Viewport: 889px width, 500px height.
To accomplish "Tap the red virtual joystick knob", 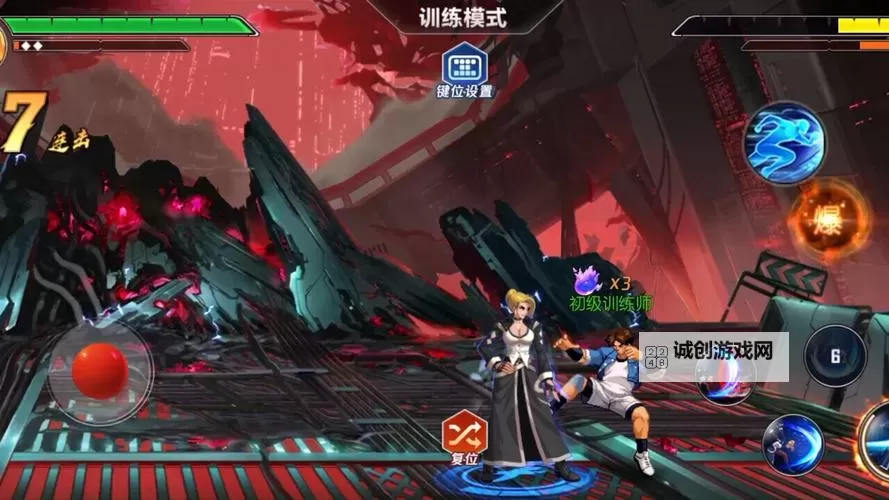I will pos(101,371).
